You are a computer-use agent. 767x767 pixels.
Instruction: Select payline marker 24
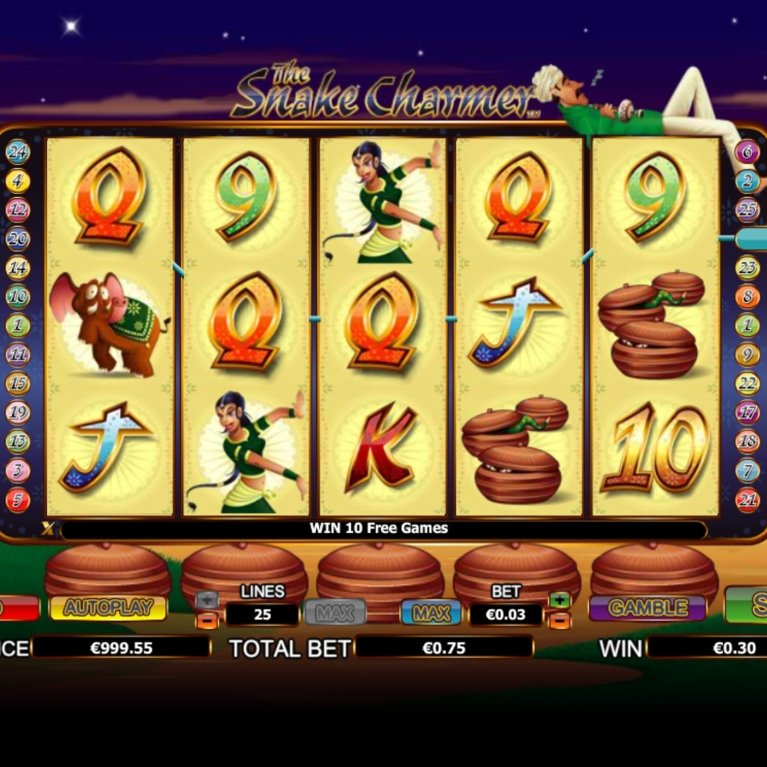[18, 153]
